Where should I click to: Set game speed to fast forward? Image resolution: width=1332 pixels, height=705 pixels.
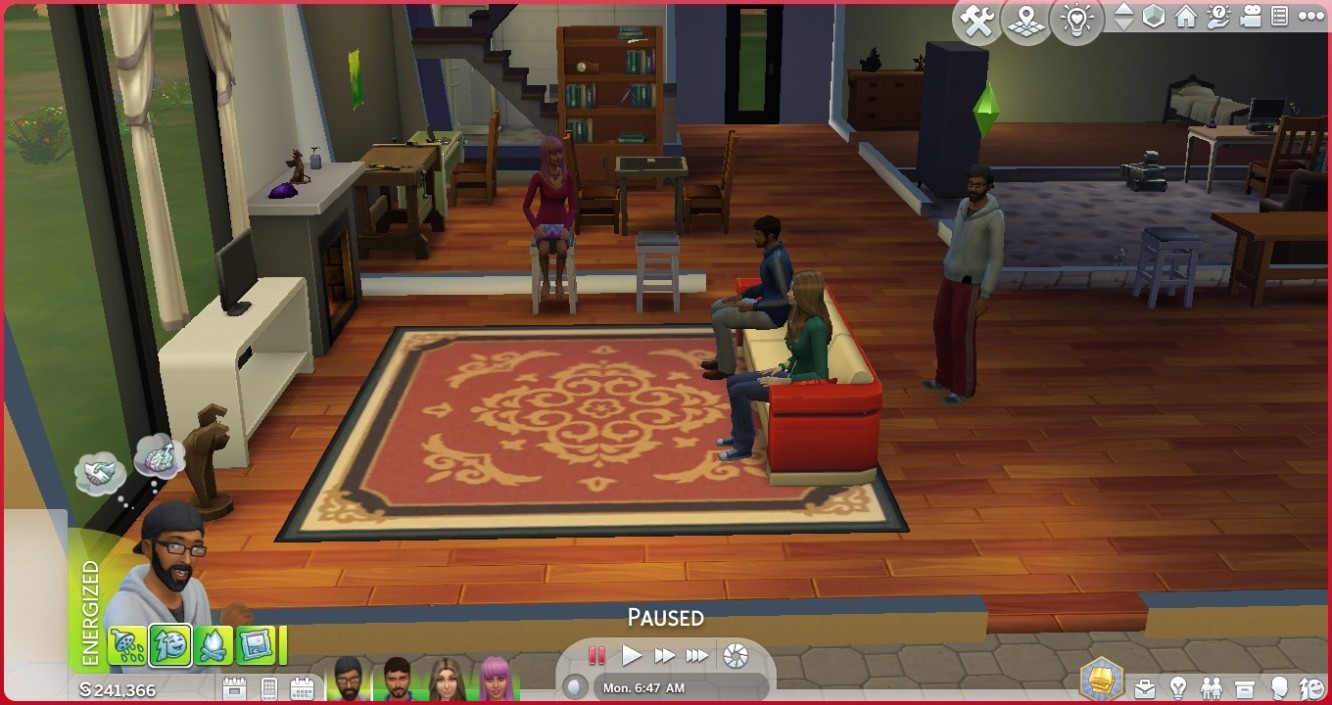click(x=664, y=656)
